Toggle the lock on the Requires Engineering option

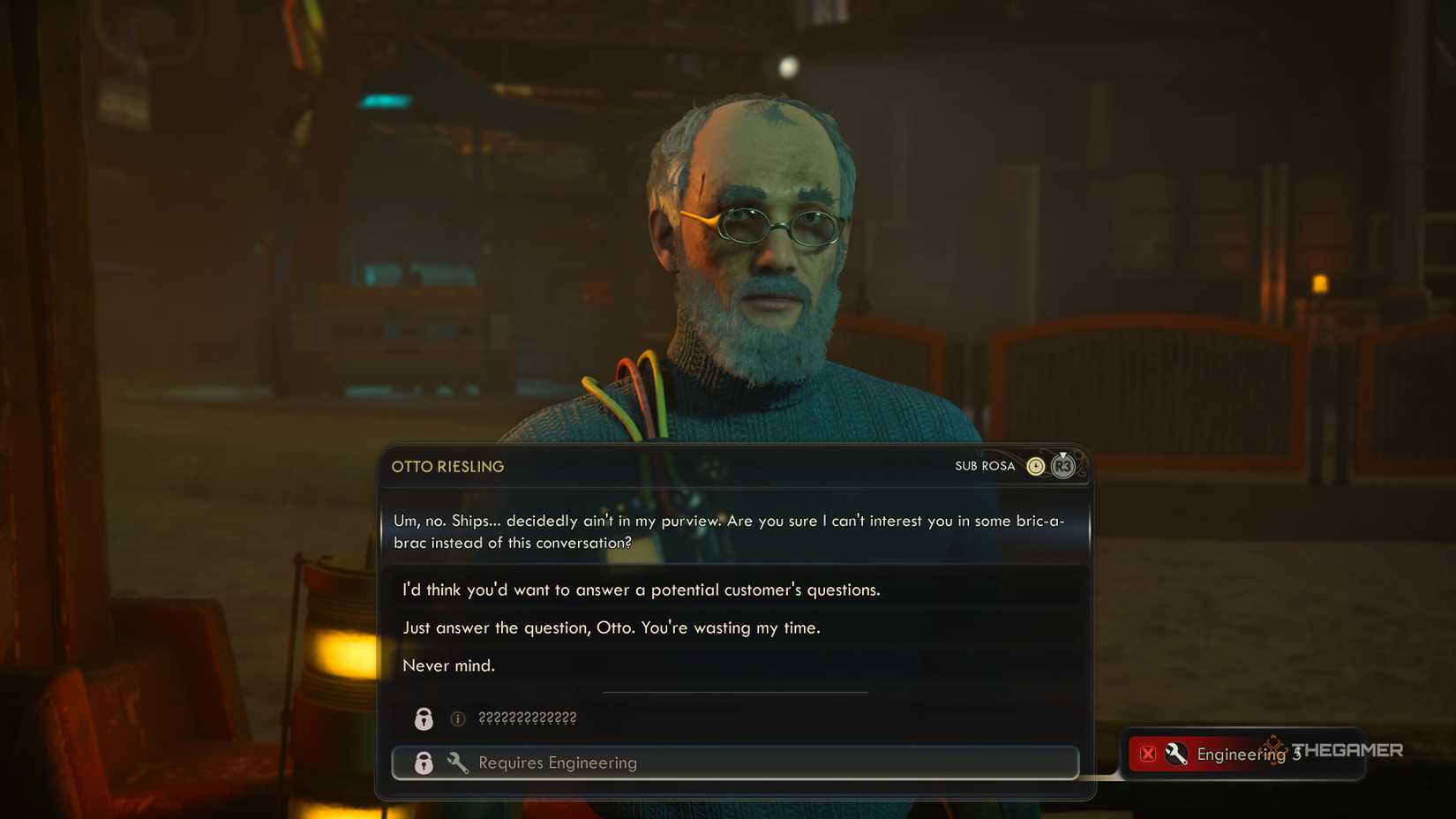tap(424, 763)
